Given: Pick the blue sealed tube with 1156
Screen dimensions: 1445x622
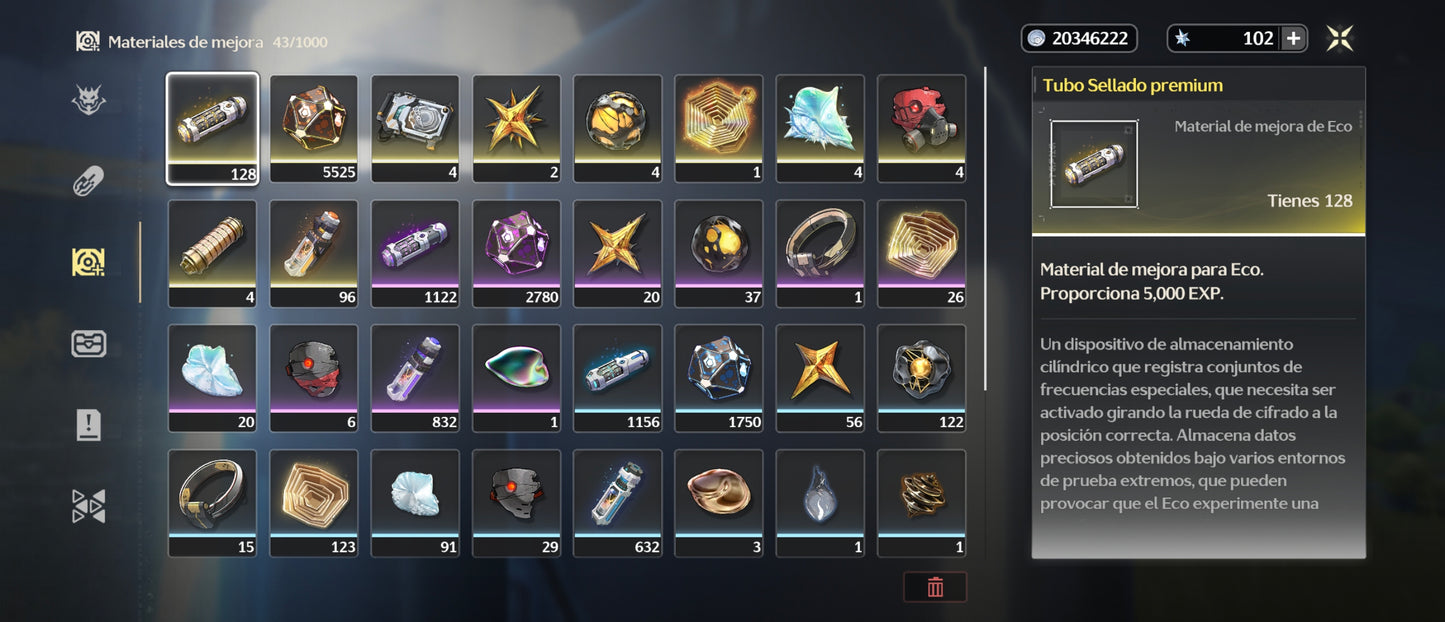Looking at the screenshot, I should (617, 378).
